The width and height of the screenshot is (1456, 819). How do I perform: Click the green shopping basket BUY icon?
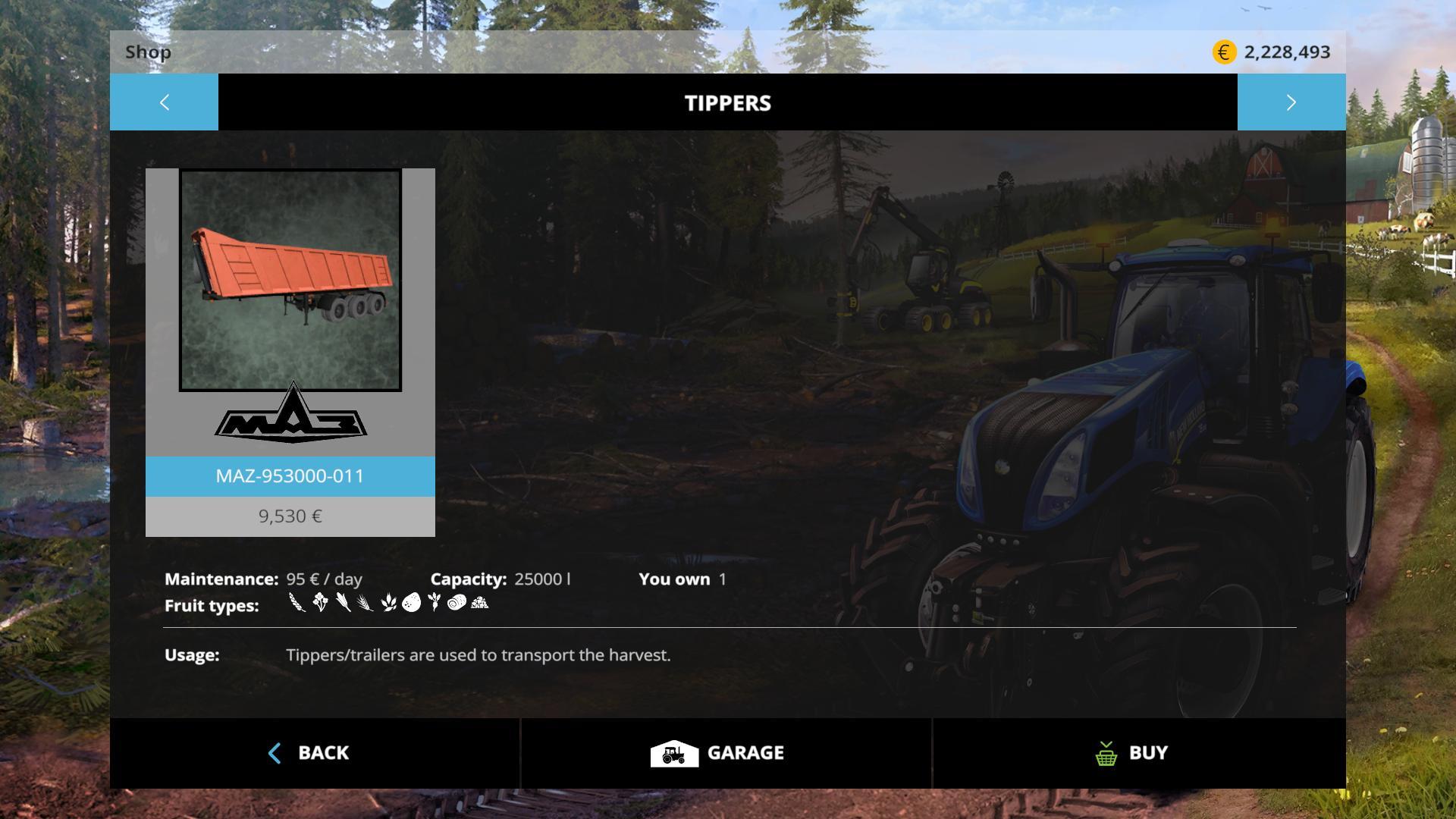click(1107, 752)
